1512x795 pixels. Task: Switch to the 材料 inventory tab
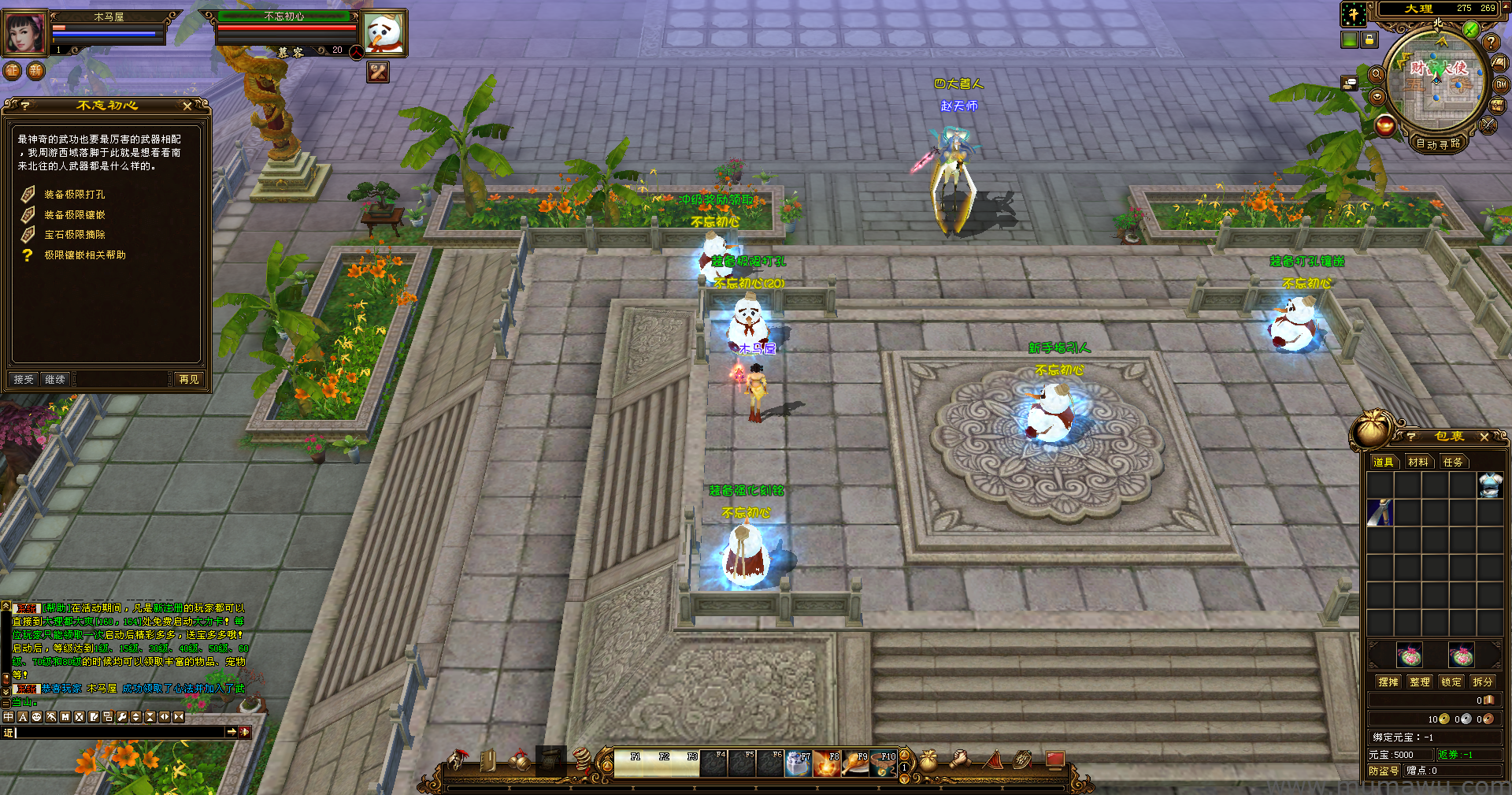coord(1418,463)
